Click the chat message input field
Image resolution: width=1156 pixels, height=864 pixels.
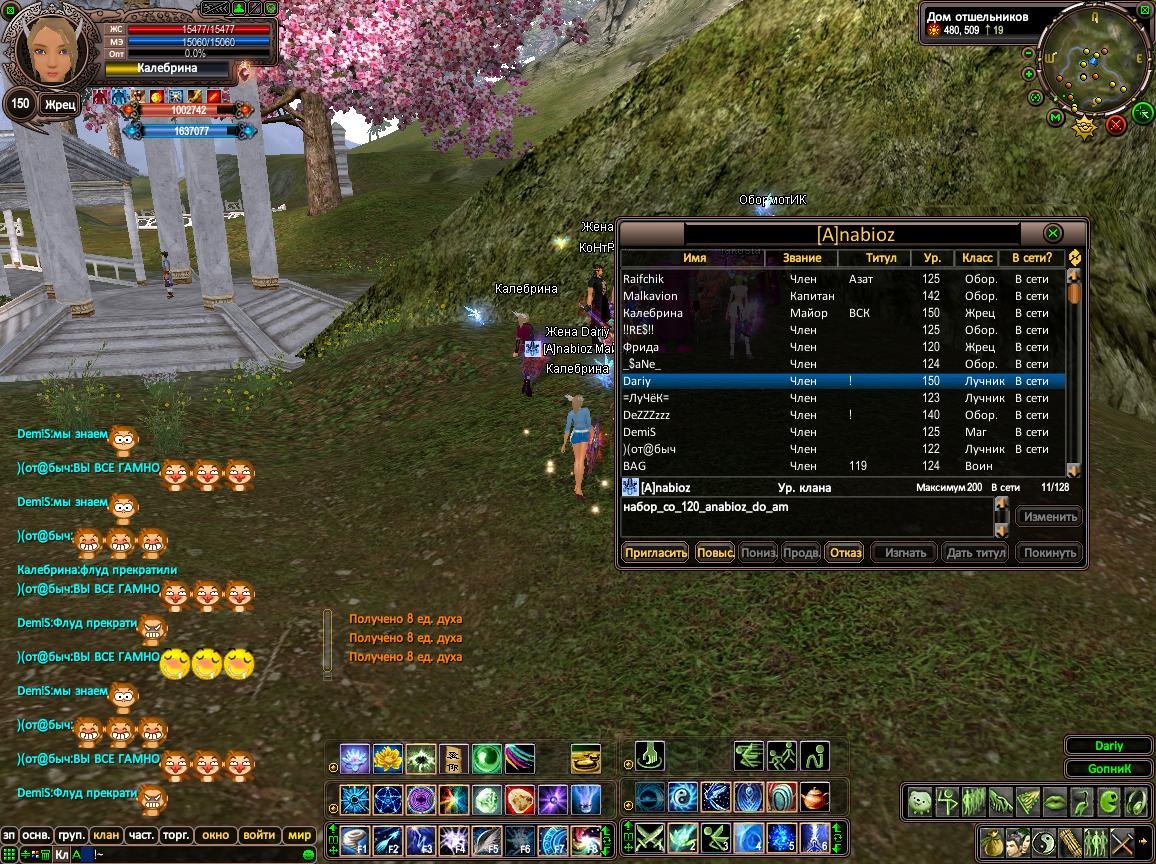(200, 855)
